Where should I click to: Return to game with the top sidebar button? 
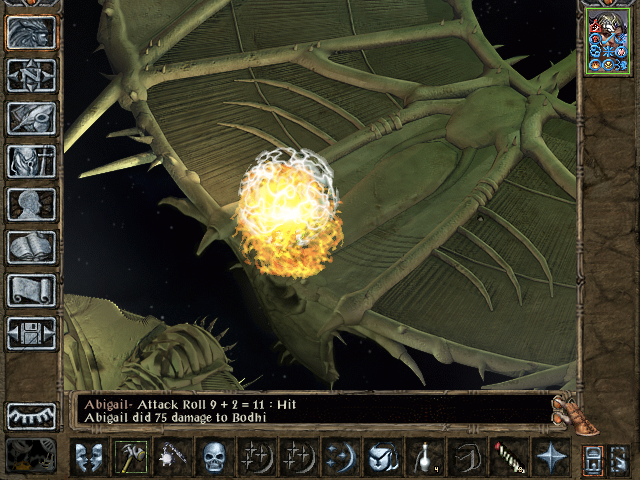point(31,32)
